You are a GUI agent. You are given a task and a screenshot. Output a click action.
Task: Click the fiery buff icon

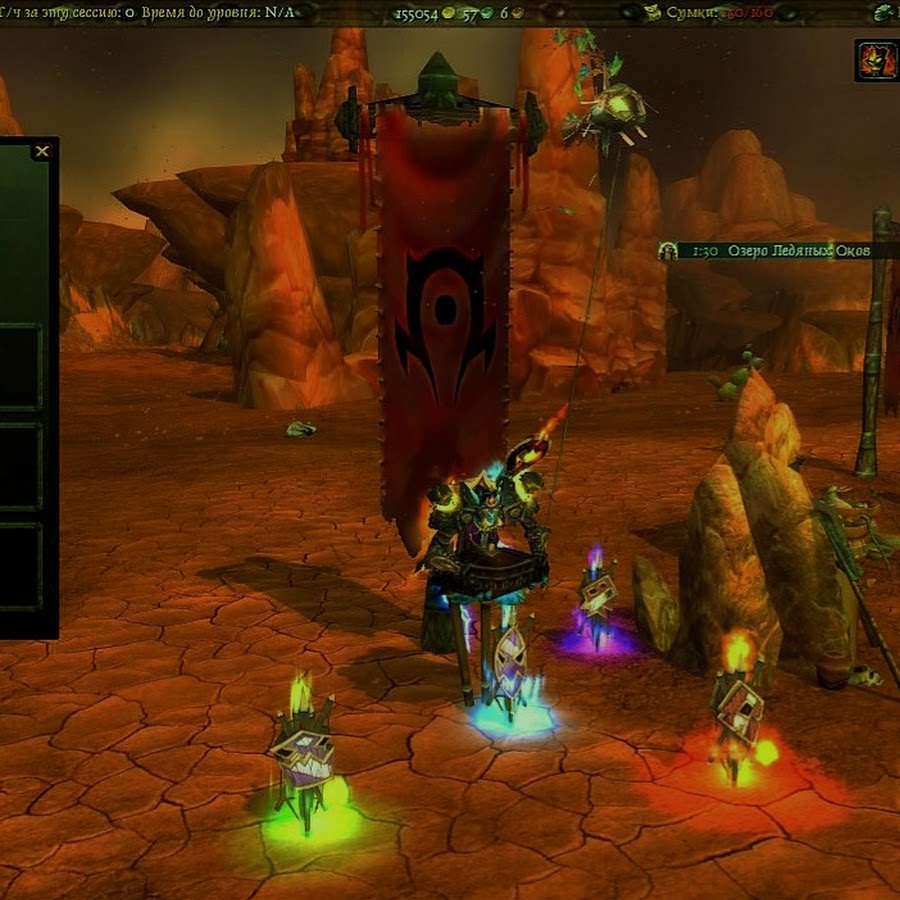point(876,60)
